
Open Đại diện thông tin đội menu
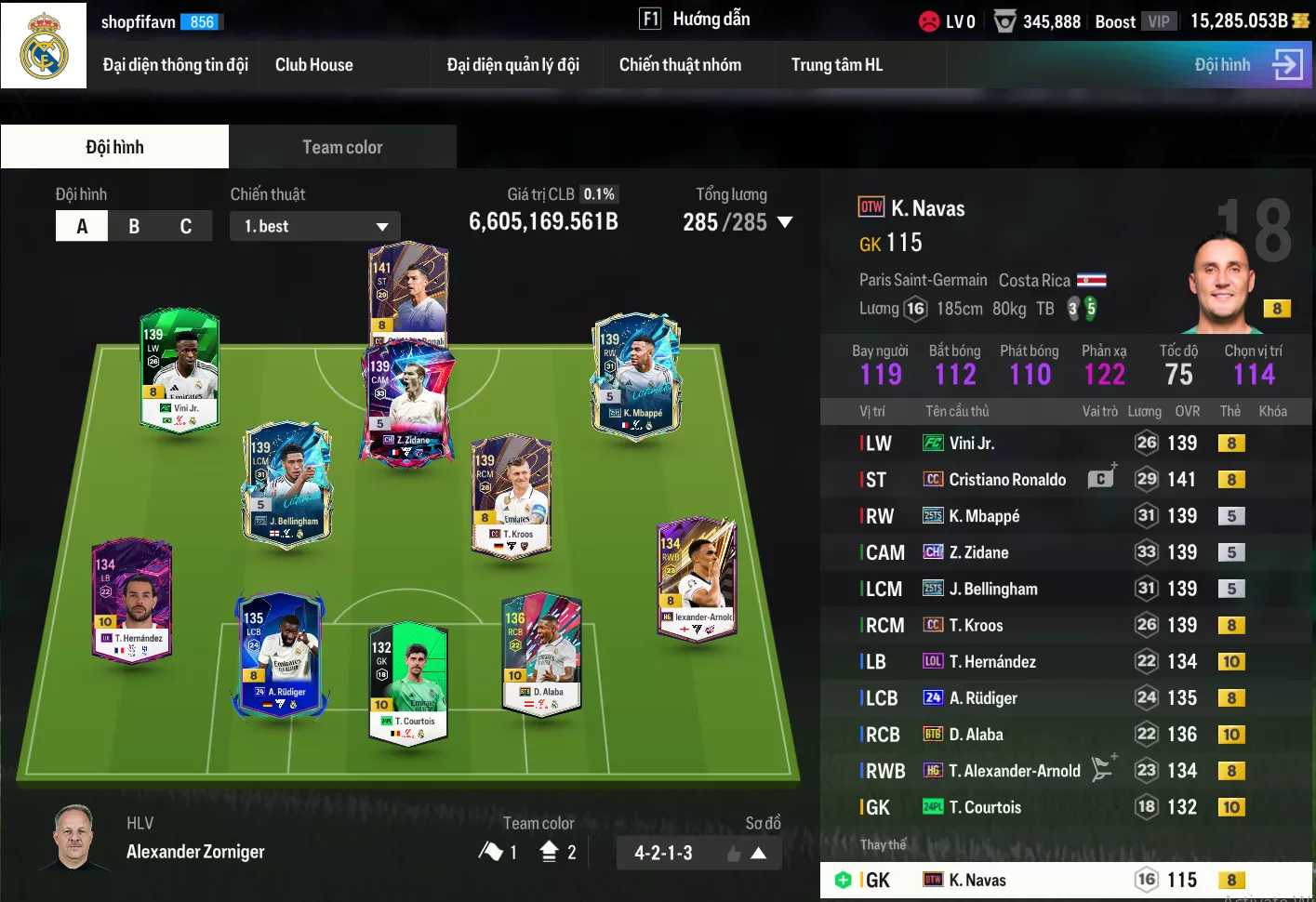click(x=175, y=65)
